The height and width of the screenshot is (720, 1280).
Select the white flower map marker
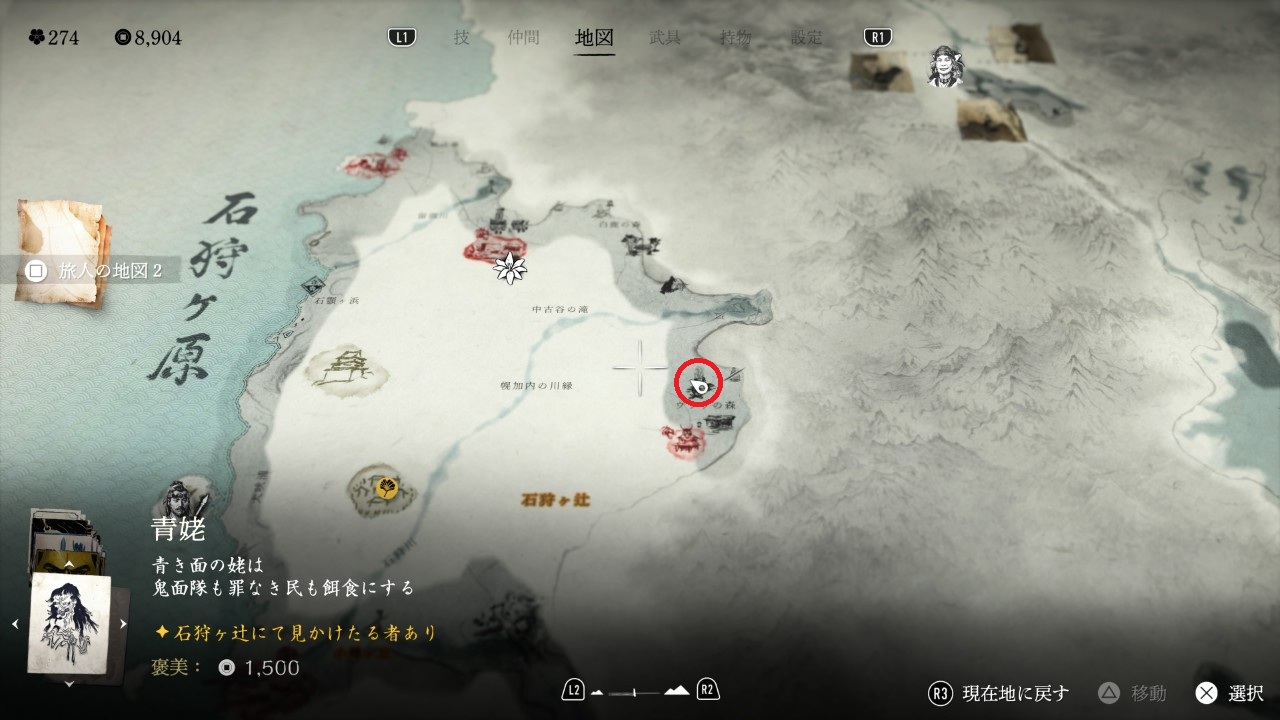[511, 267]
